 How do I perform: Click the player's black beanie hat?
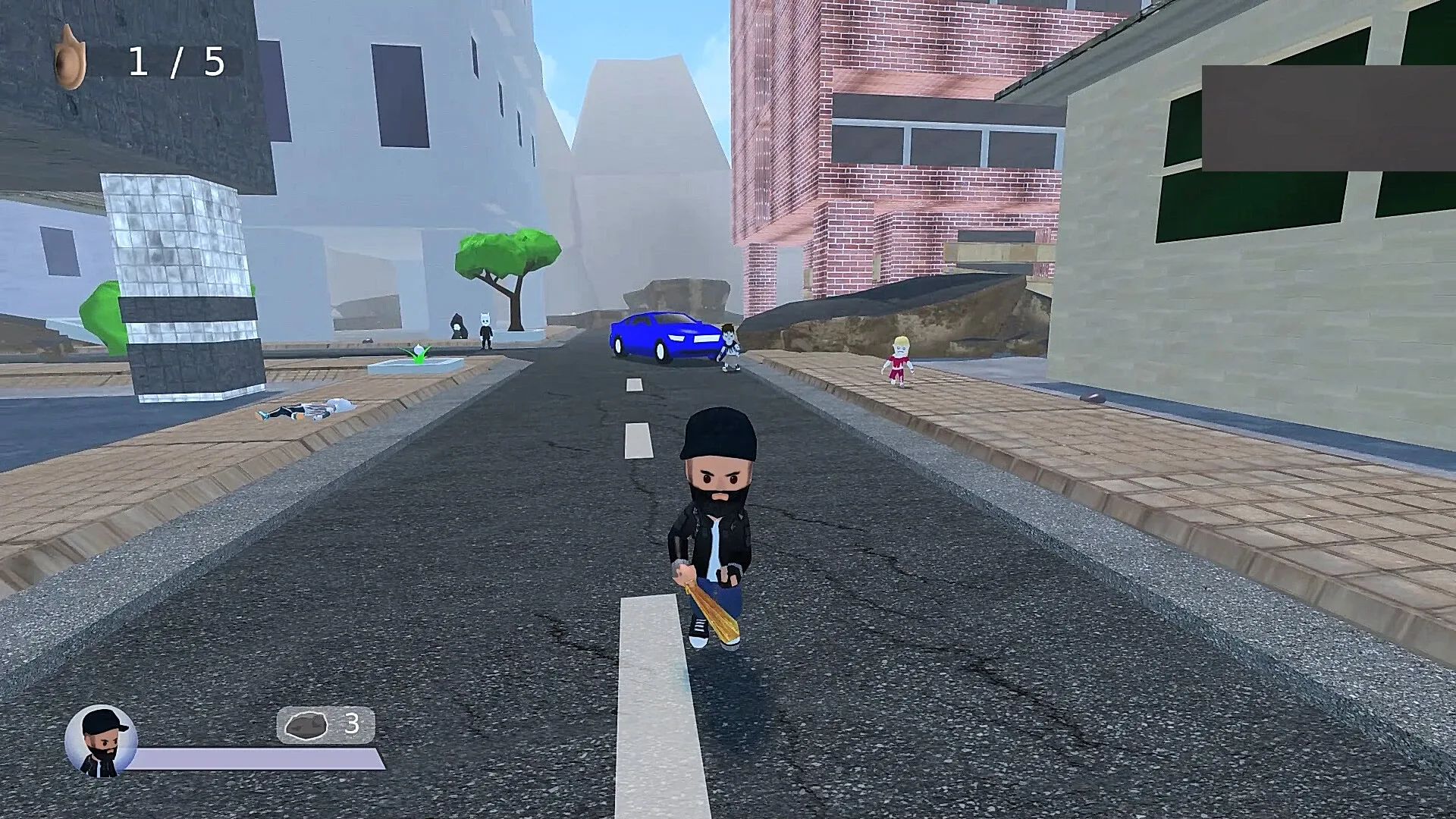point(719,436)
